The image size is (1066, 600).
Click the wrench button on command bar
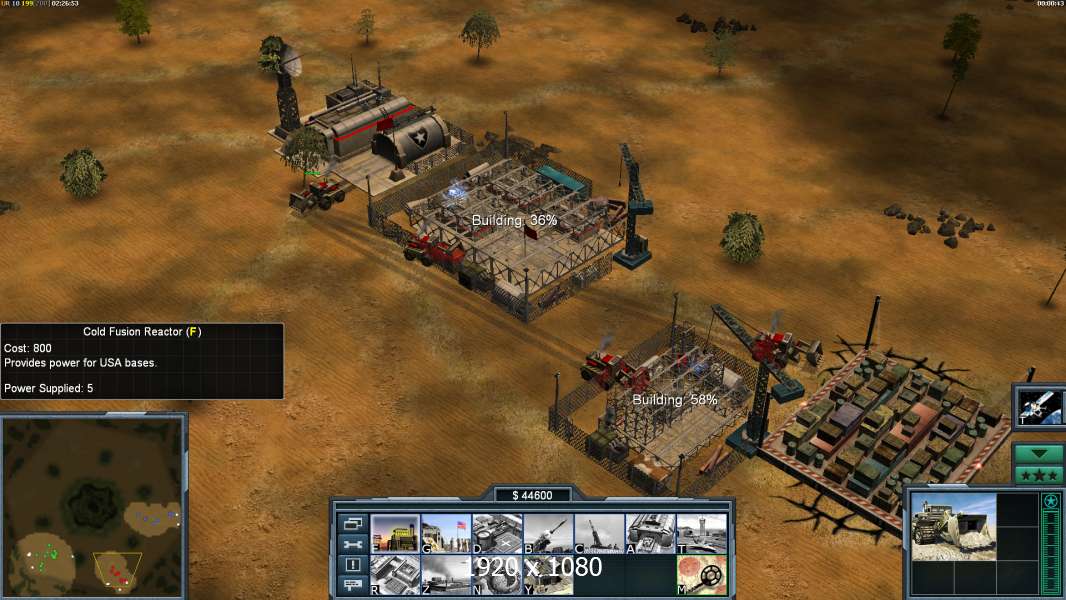point(352,544)
